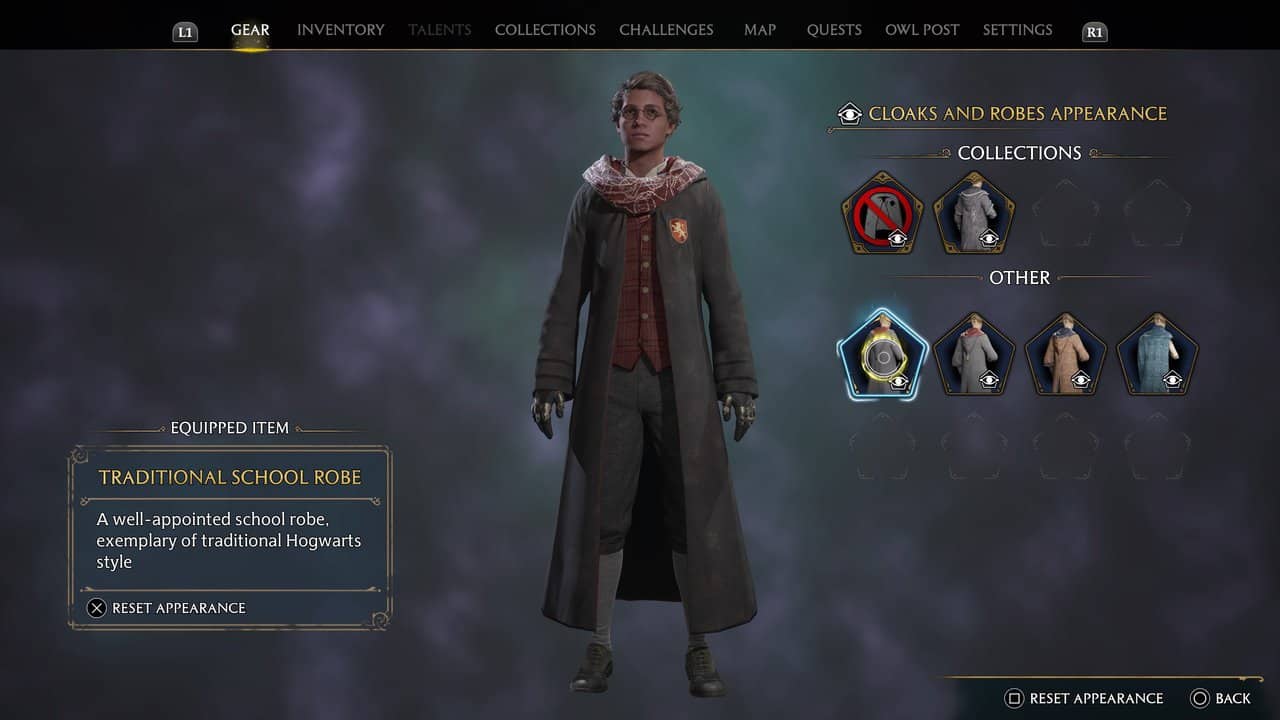
Task: Go to the Challenges tab
Action: point(666,30)
